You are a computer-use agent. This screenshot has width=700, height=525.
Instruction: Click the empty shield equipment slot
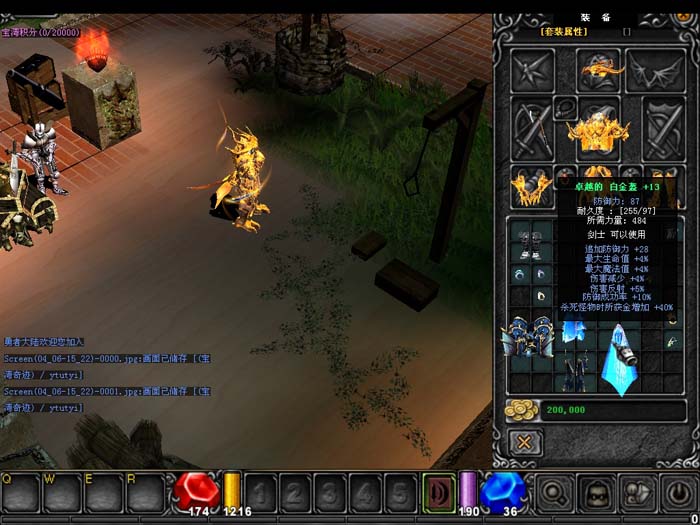[662, 127]
